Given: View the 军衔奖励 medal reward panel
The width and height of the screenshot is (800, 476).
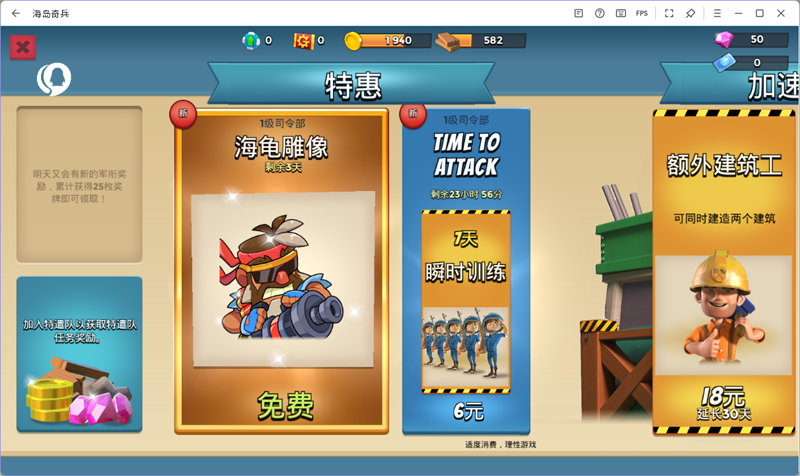Looking at the screenshot, I should [79, 184].
